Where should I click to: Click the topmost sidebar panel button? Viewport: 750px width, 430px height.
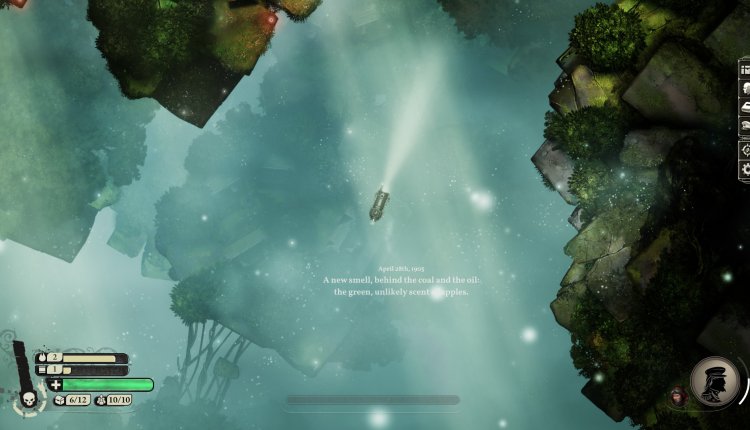click(745, 68)
